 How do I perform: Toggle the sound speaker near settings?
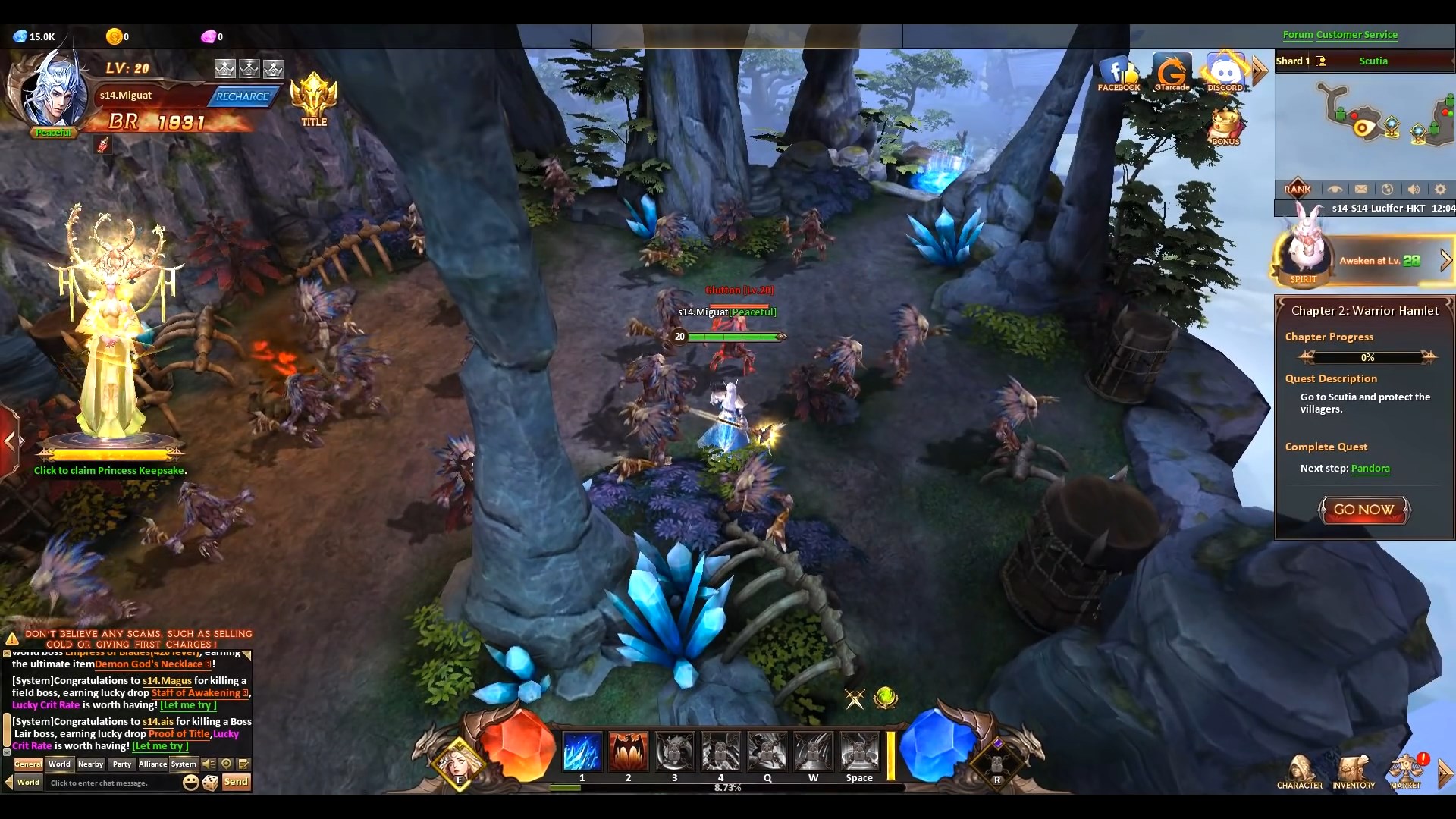tap(1414, 189)
